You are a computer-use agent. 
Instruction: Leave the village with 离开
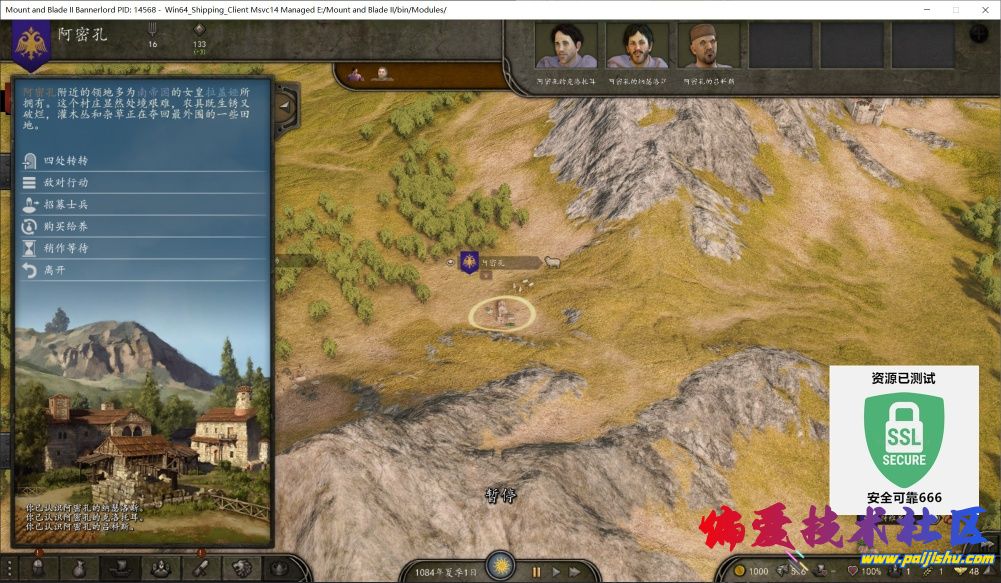(54, 270)
